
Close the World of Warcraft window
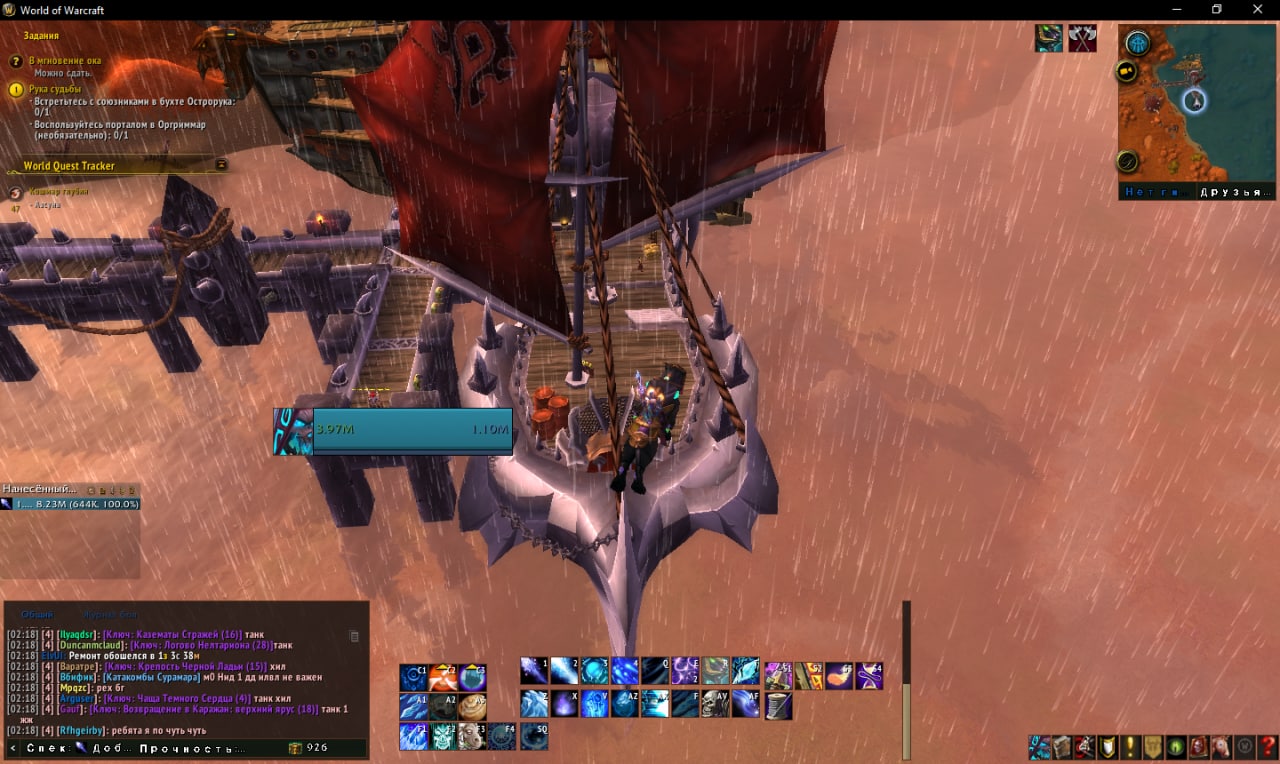click(x=1257, y=10)
